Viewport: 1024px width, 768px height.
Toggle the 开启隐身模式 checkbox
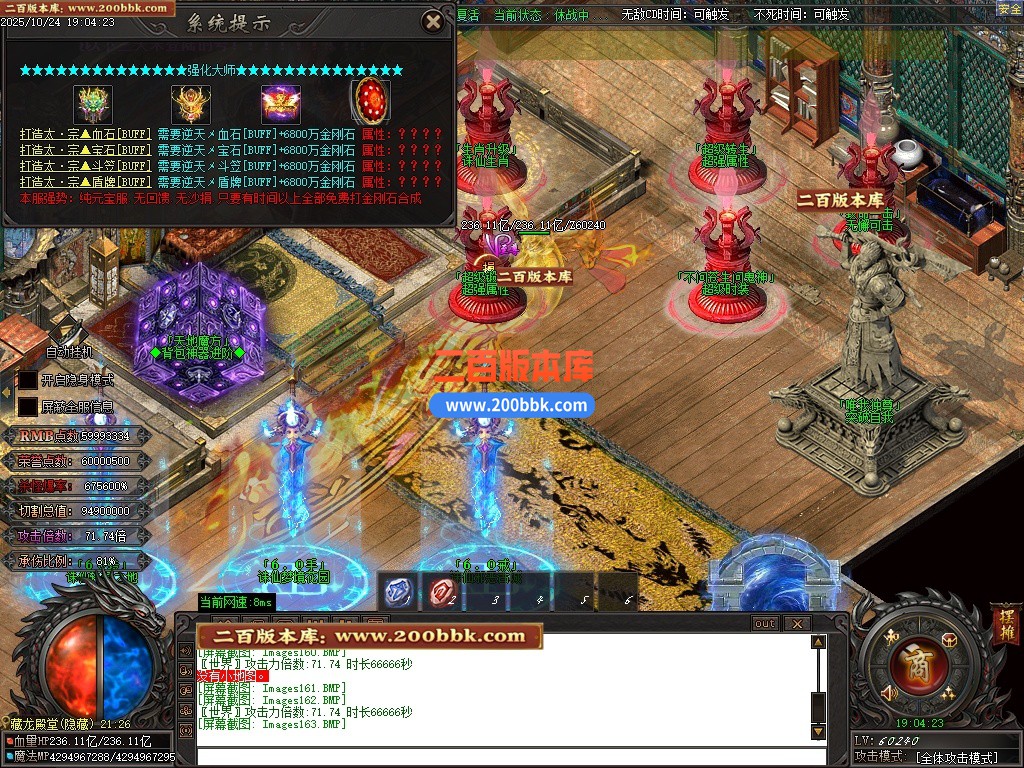click(28, 380)
